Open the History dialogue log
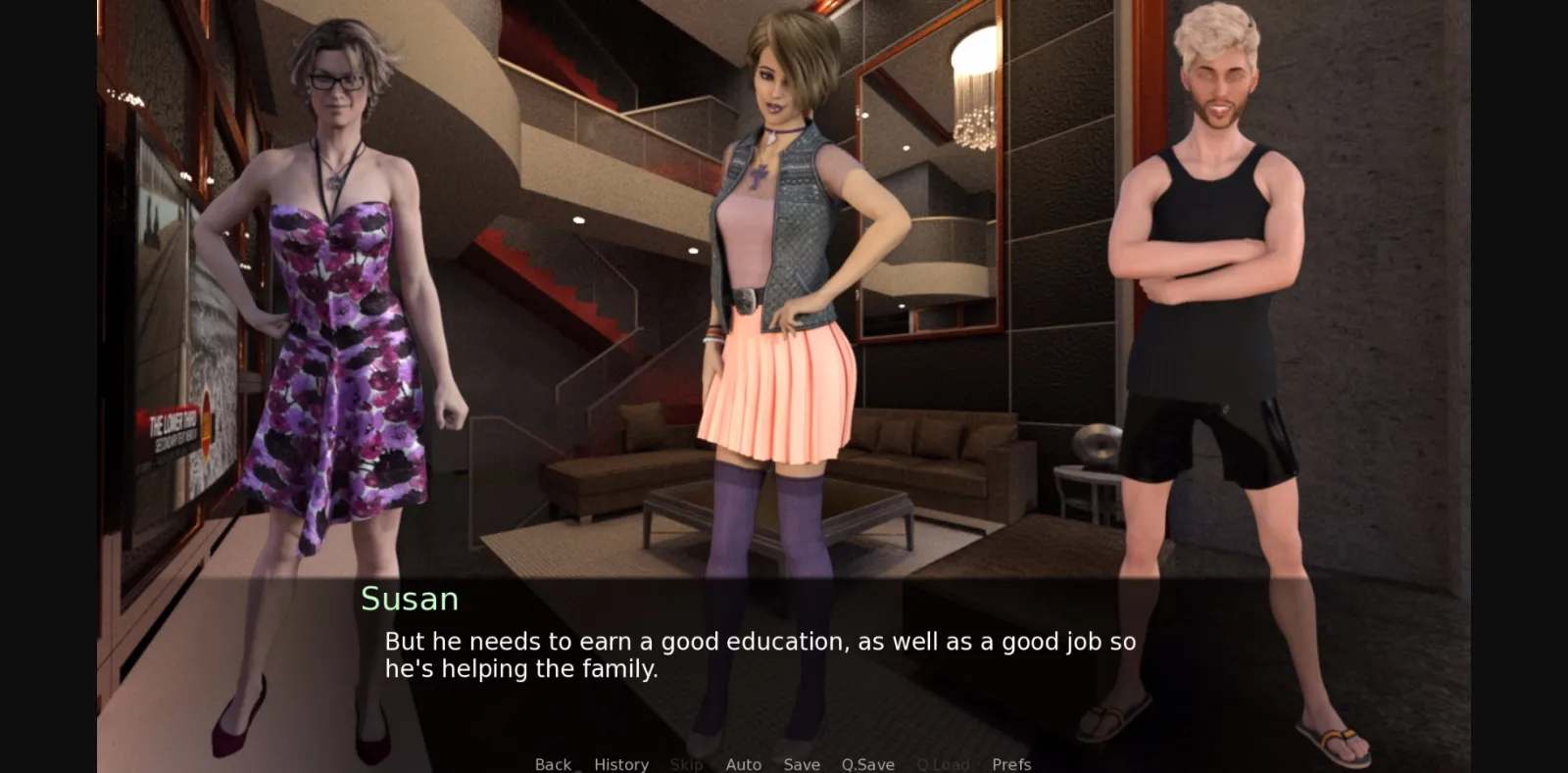Image resolution: width=1568 pixels, height=773 pixels. click(621, 764)
